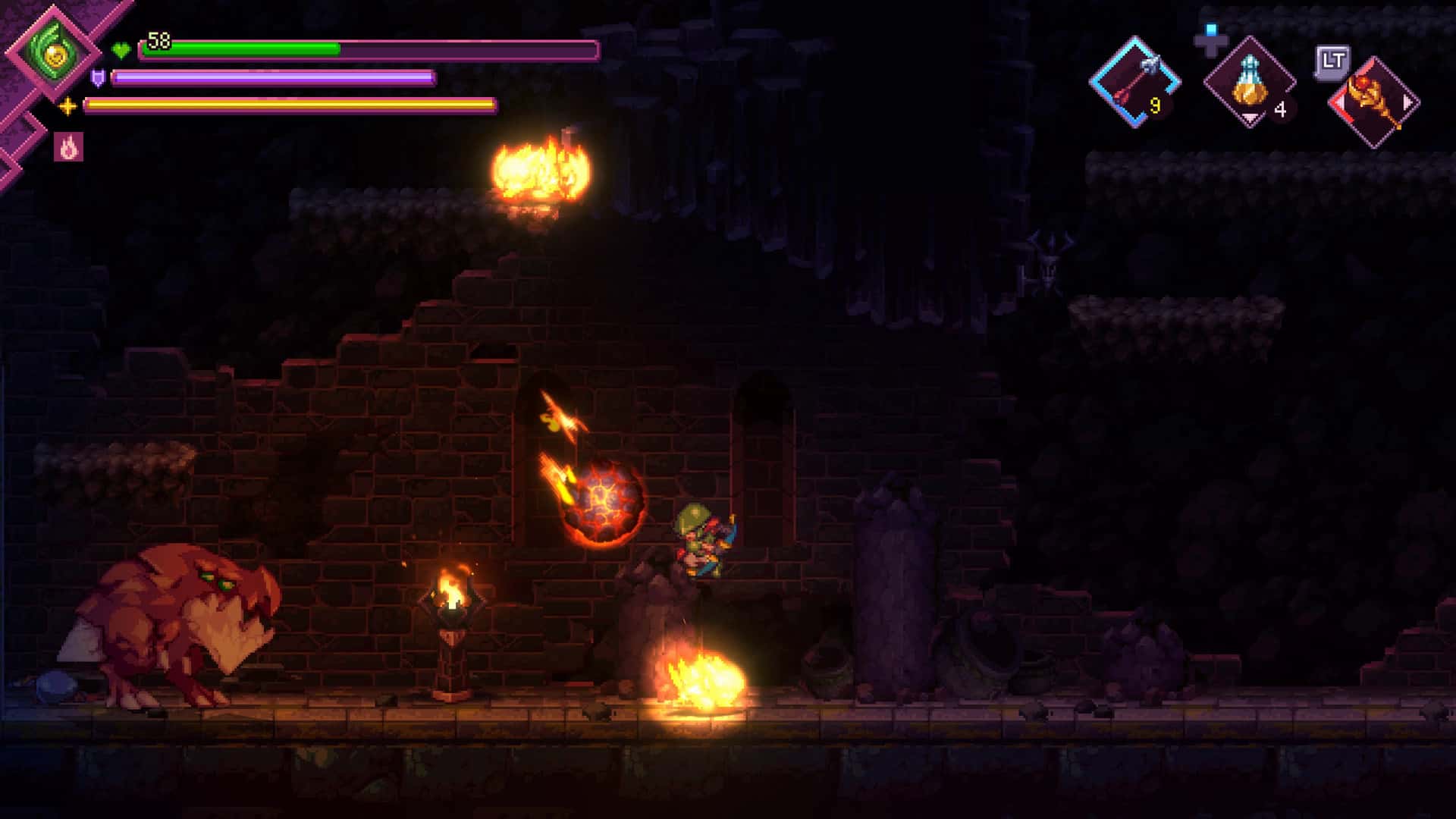Select the arrow ammo slot

tap(1134, 82)
